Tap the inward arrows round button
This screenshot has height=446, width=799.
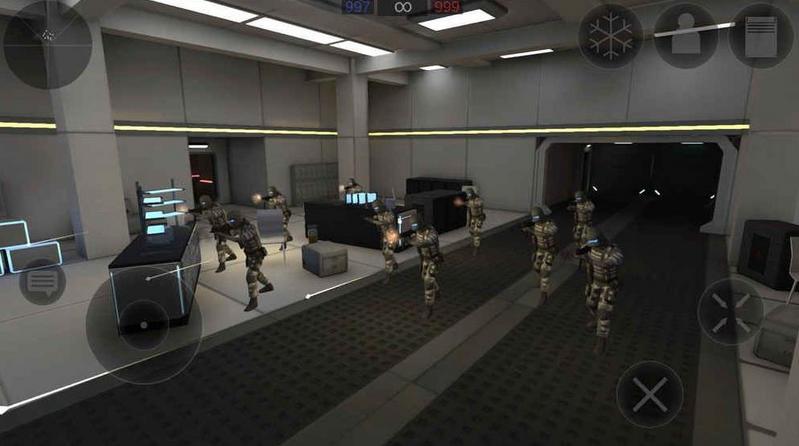[730, 312]
